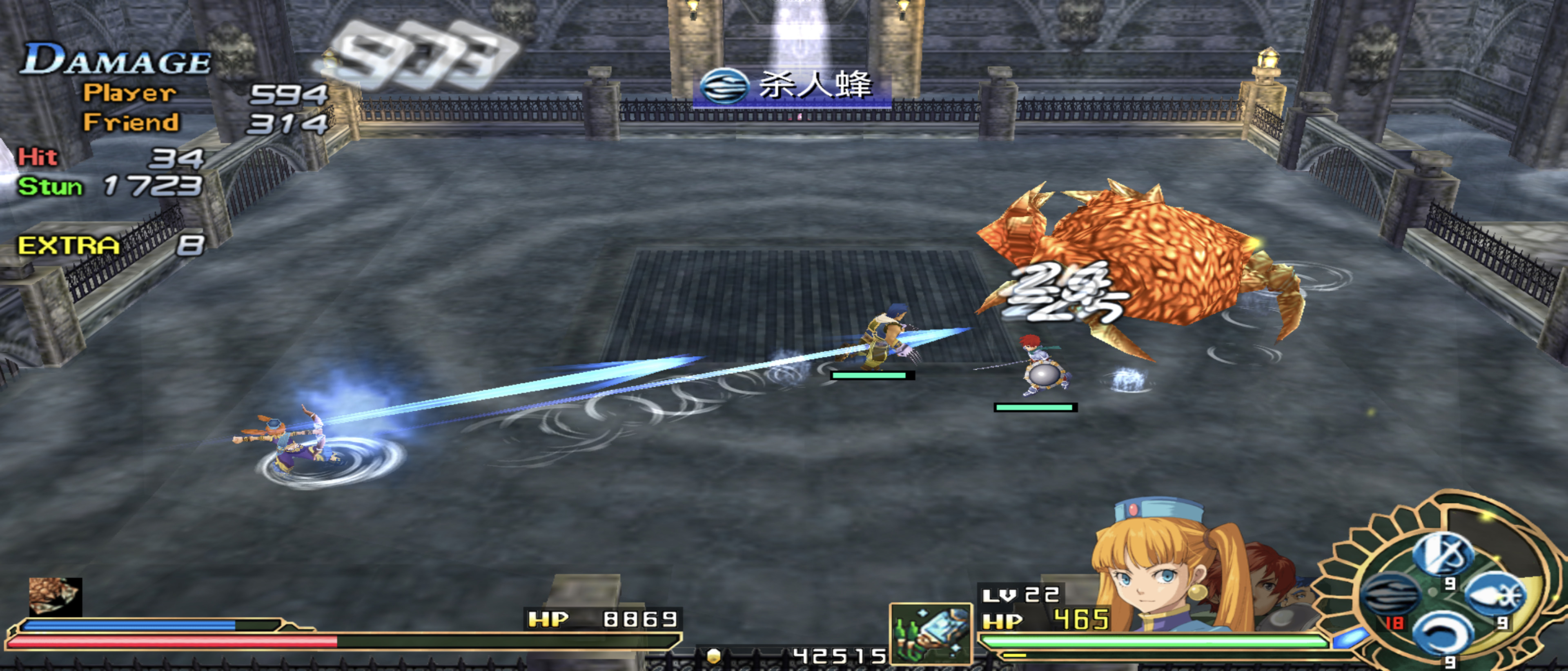This screenshot has width=1568, height=671.
Task: Activate the top bow-and-arrow skill
Action: click(x=1442, y=553)
